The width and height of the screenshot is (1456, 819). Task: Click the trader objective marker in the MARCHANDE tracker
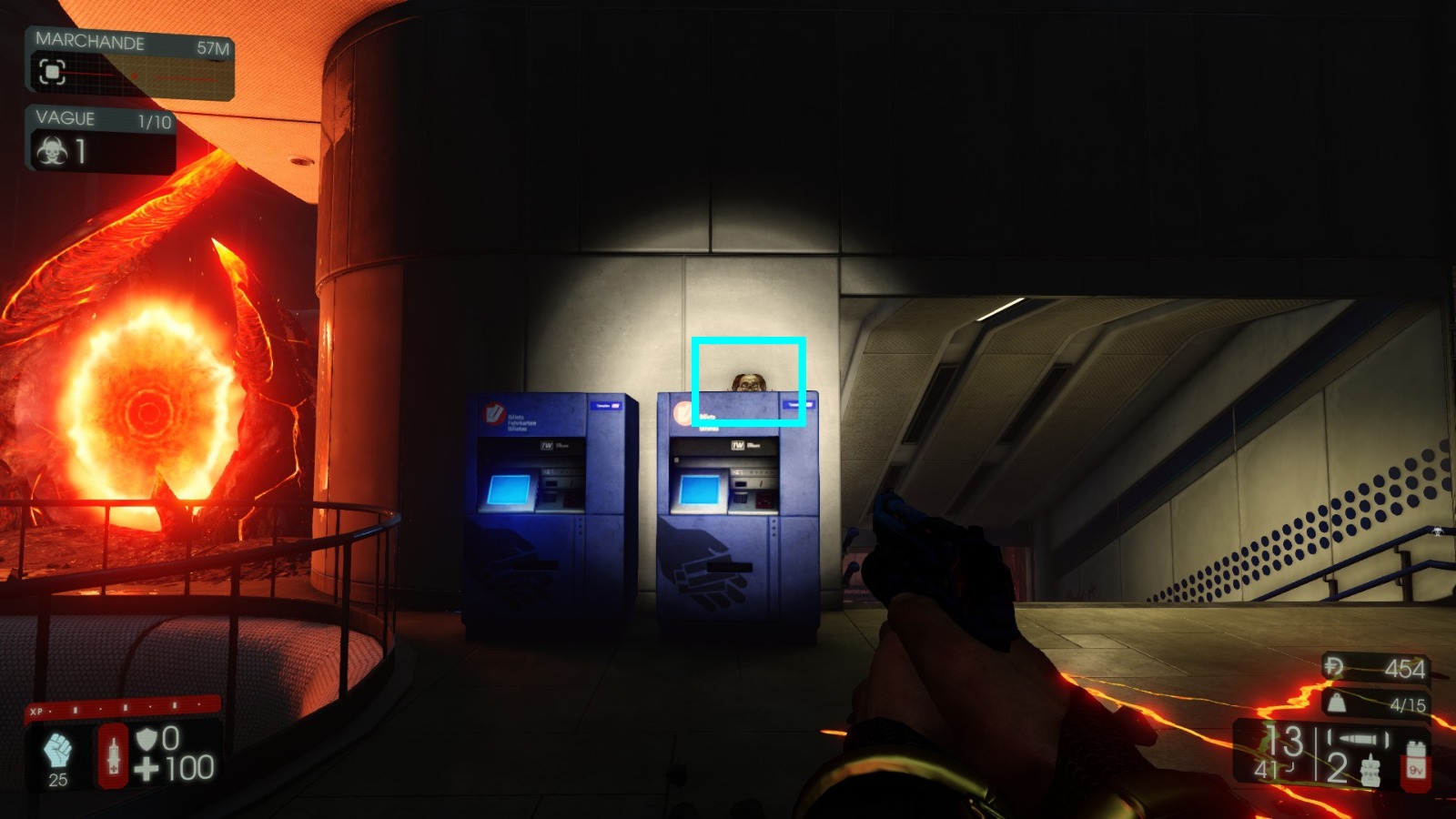point(53,71)
